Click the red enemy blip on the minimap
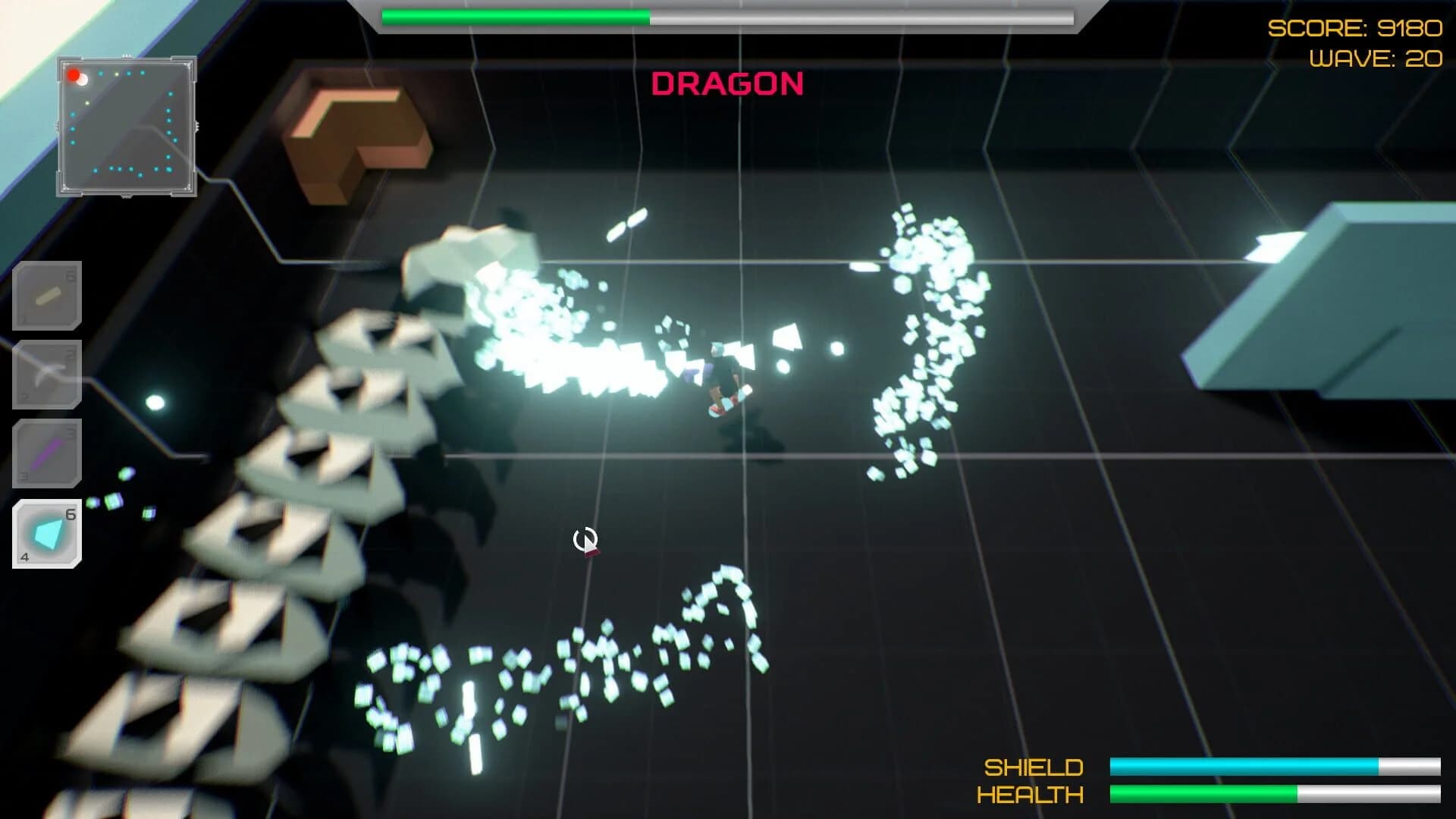Image resolution: width=1456 pixels, height=819 pixels. click(74, 76)
